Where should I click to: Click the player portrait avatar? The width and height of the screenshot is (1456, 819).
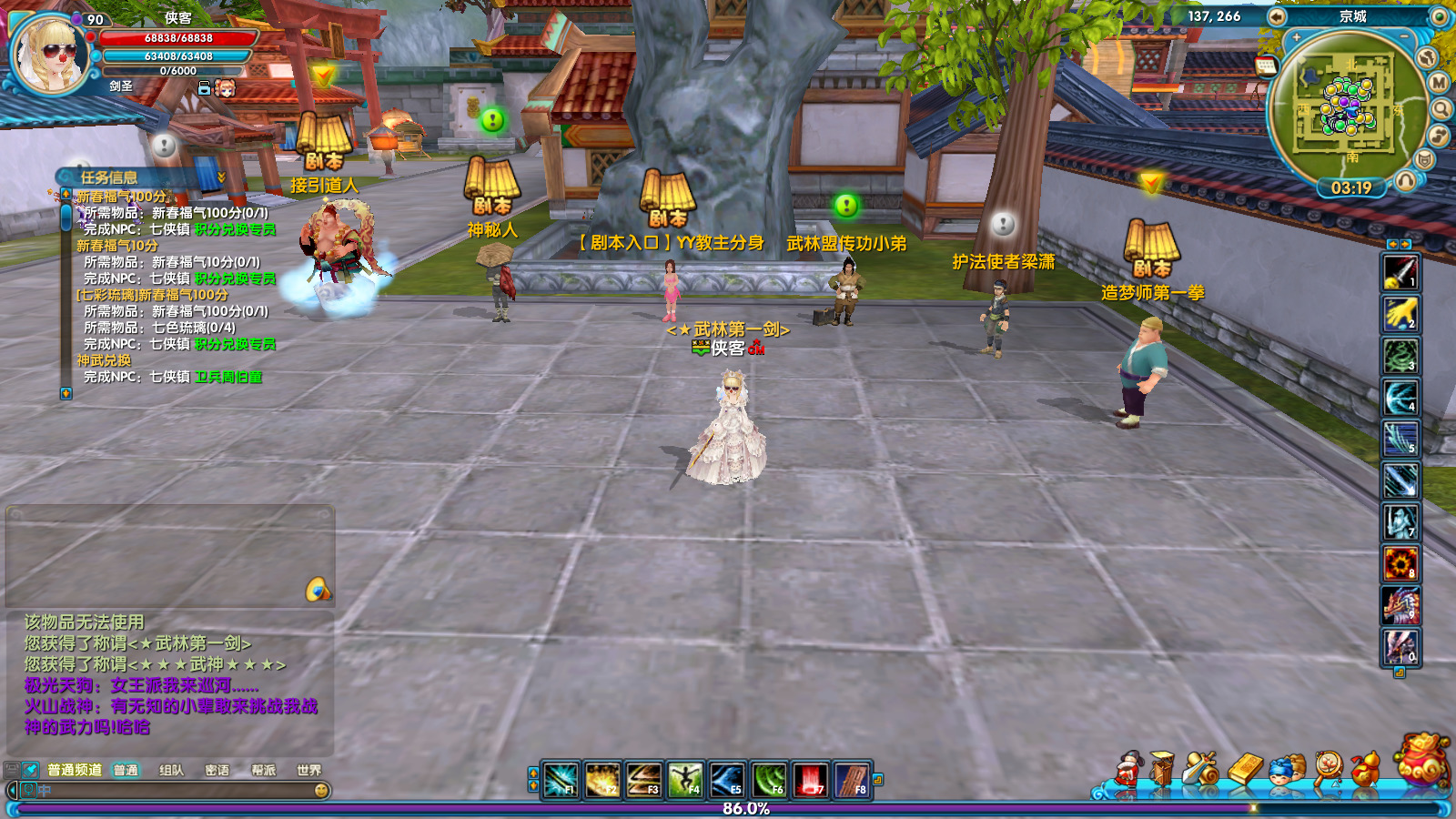50,55
